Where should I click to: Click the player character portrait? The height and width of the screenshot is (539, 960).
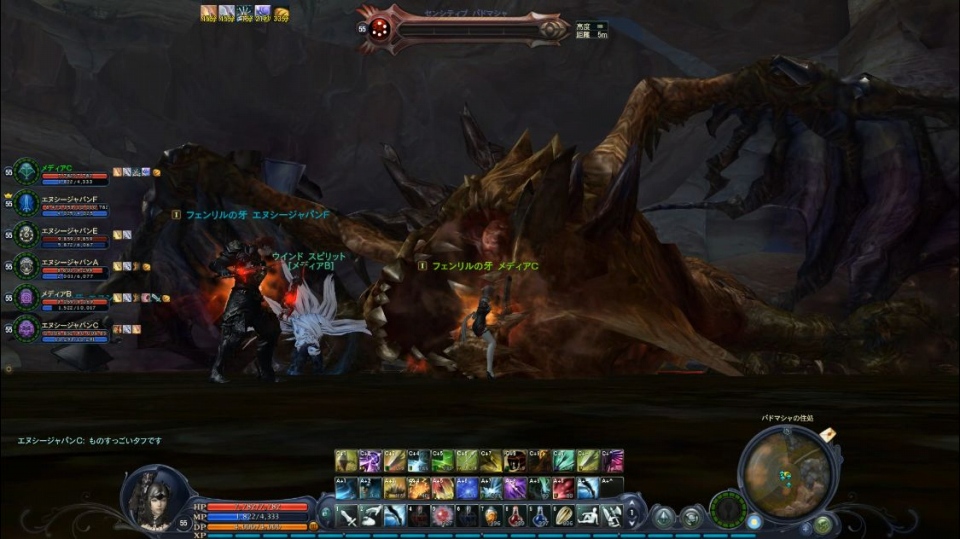[x=153, y=497]
